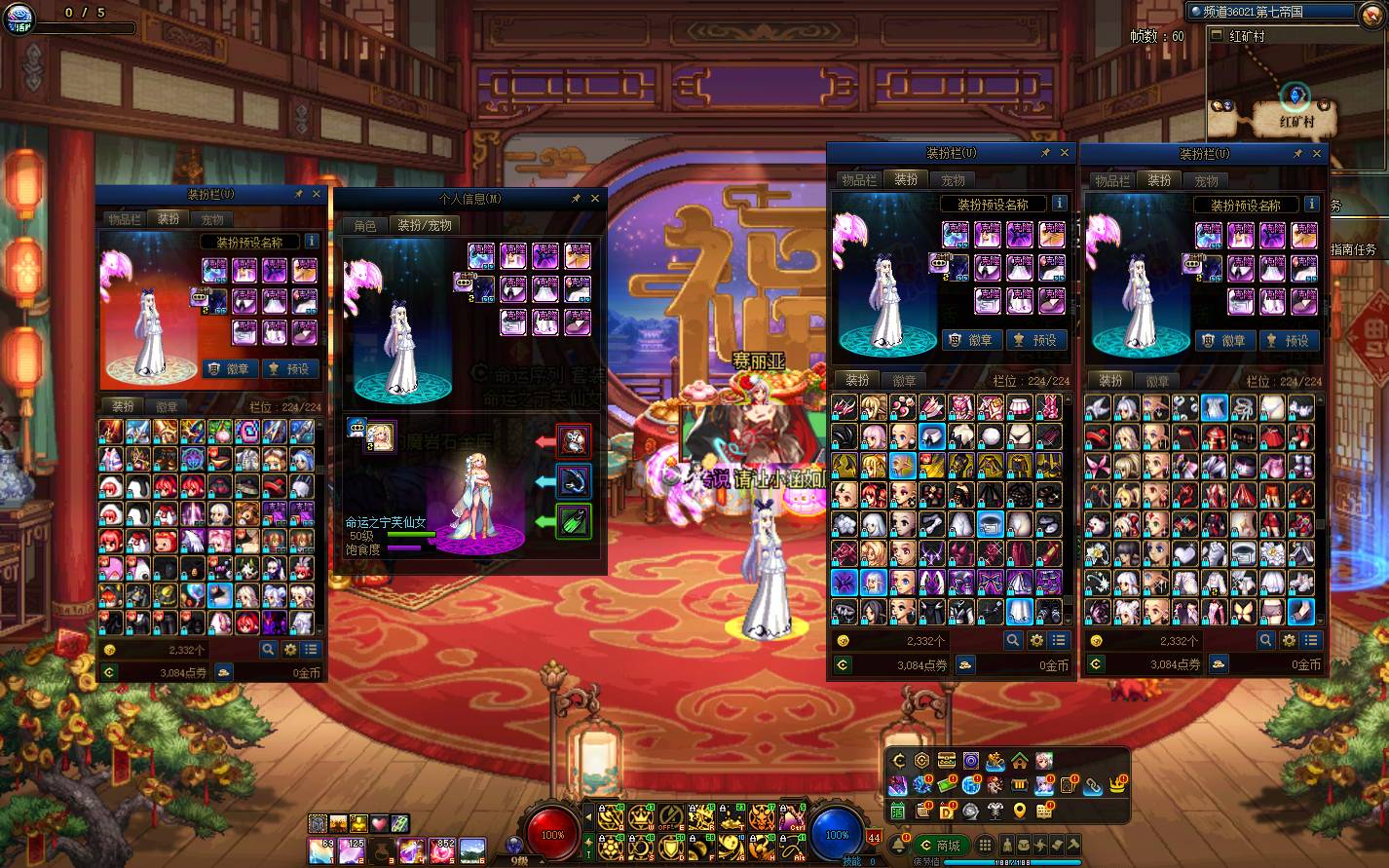Pin the 个人信息 window
Image resolution: width=1389 pixels, height=868 pixels.
(576, 198)
